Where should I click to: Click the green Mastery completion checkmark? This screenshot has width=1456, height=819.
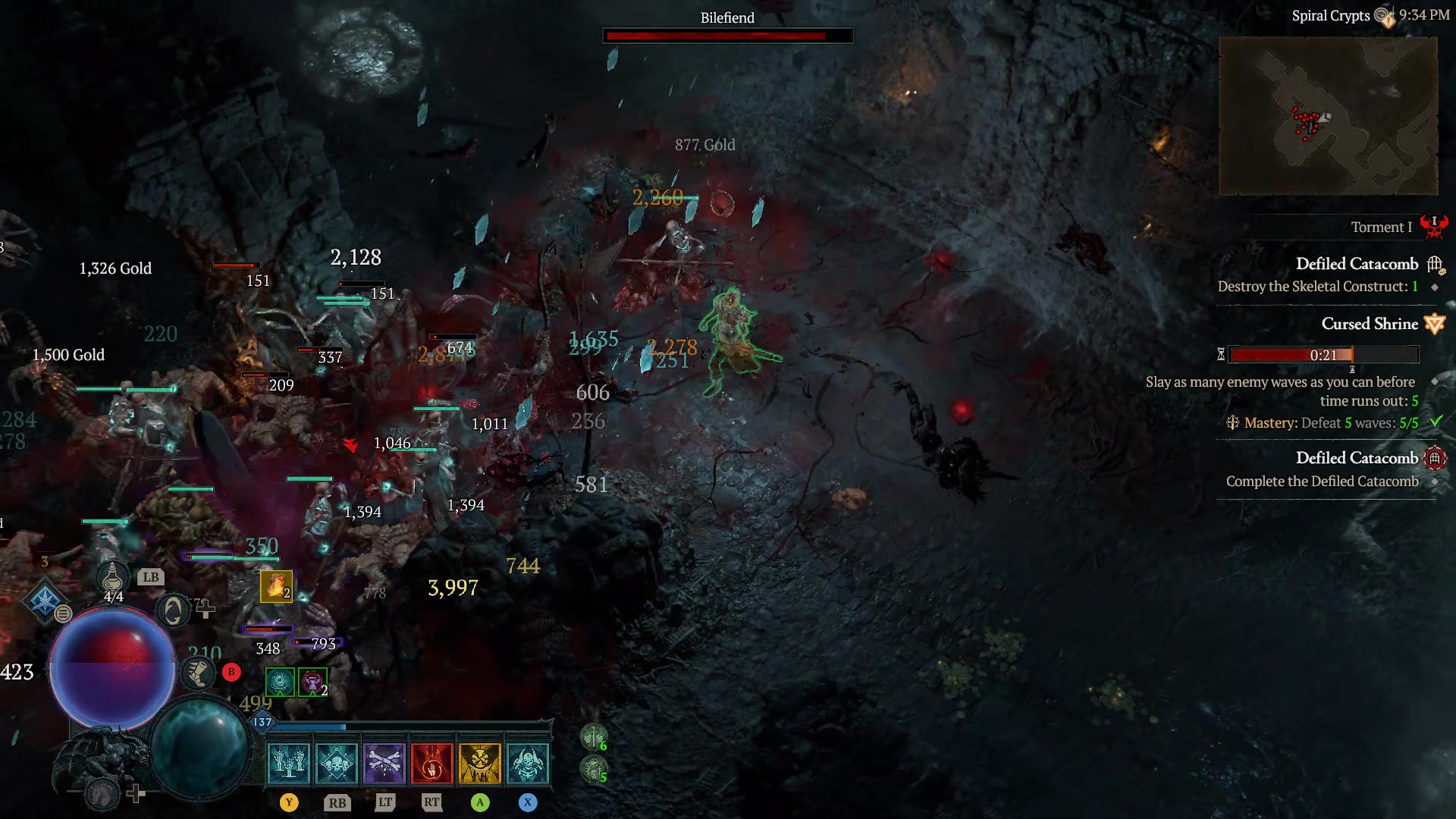[x=1437, y=422]
